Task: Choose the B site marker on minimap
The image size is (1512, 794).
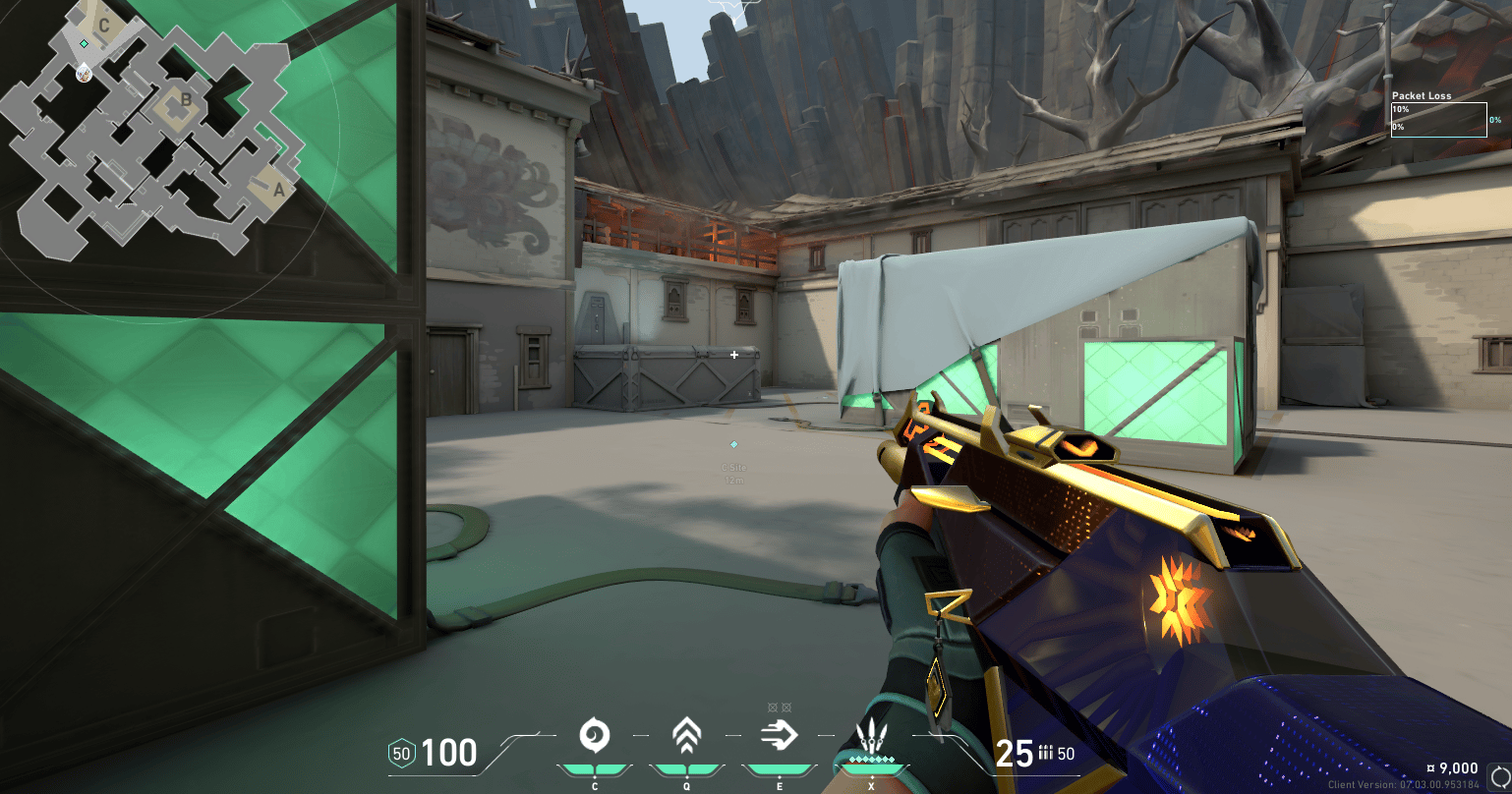Action: click(x=185, y=98)
